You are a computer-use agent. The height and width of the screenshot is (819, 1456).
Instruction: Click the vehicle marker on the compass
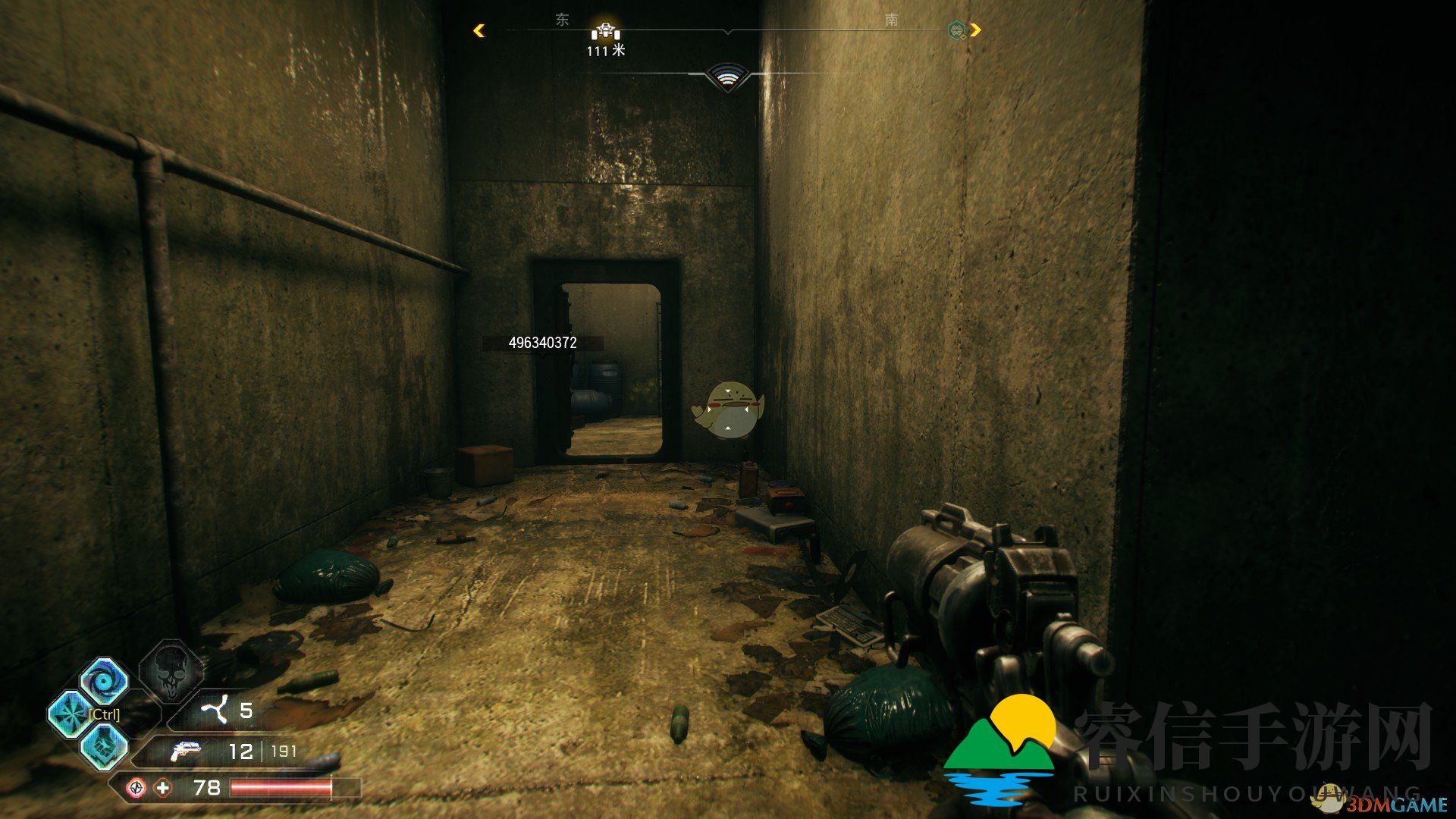point(605,31)
